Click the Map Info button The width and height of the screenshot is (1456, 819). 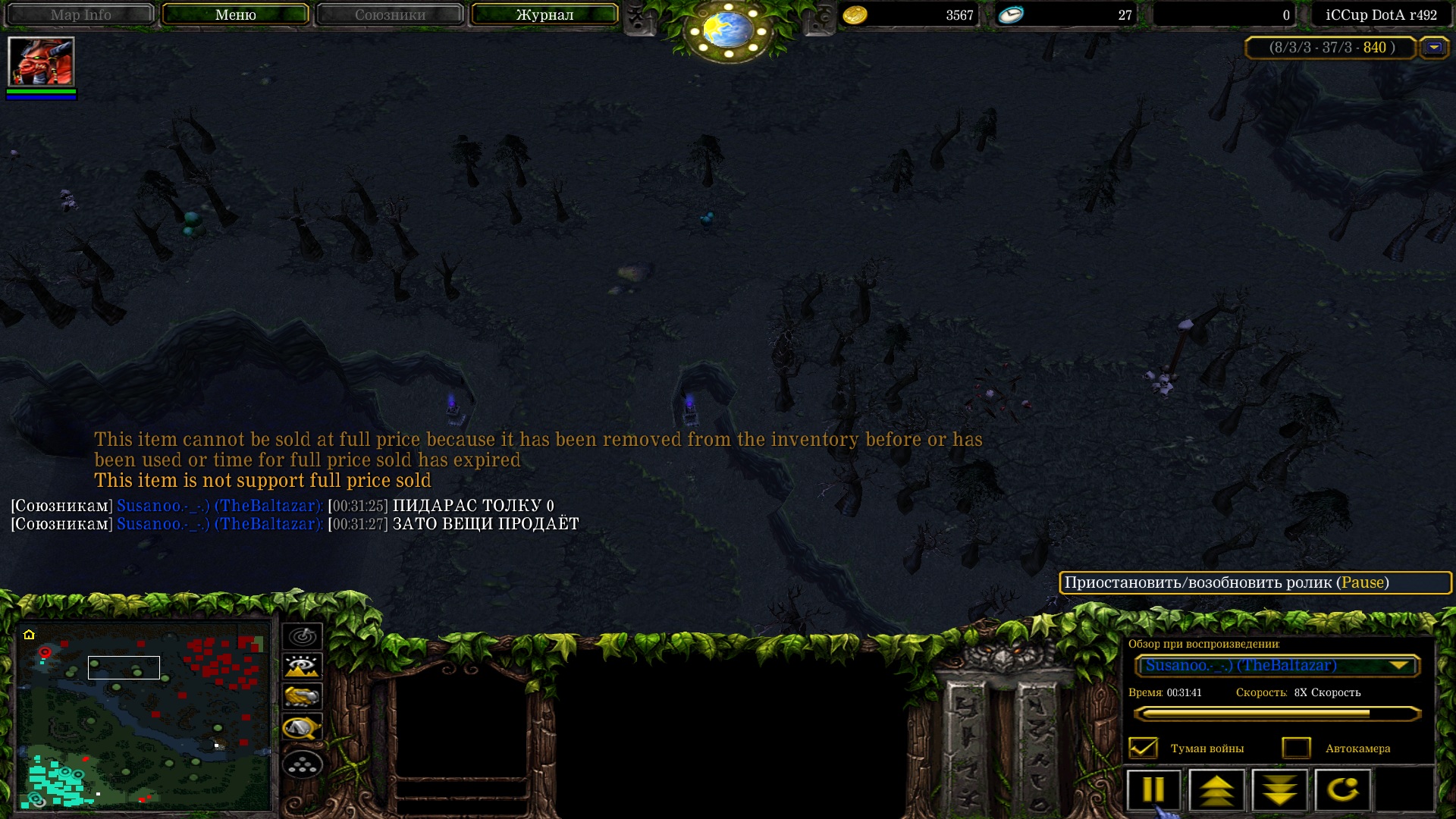pyautogui.click(x=80, y=14)
